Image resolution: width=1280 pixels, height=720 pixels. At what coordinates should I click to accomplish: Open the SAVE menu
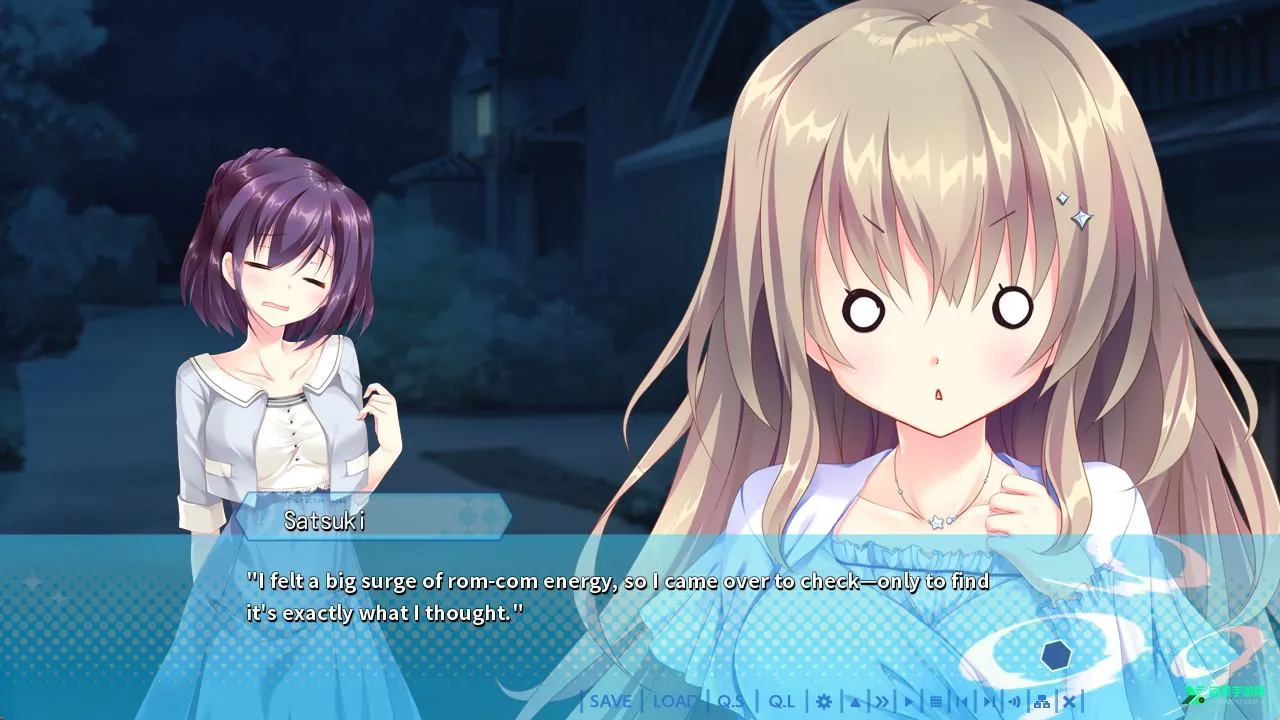(x=610, y=701)
